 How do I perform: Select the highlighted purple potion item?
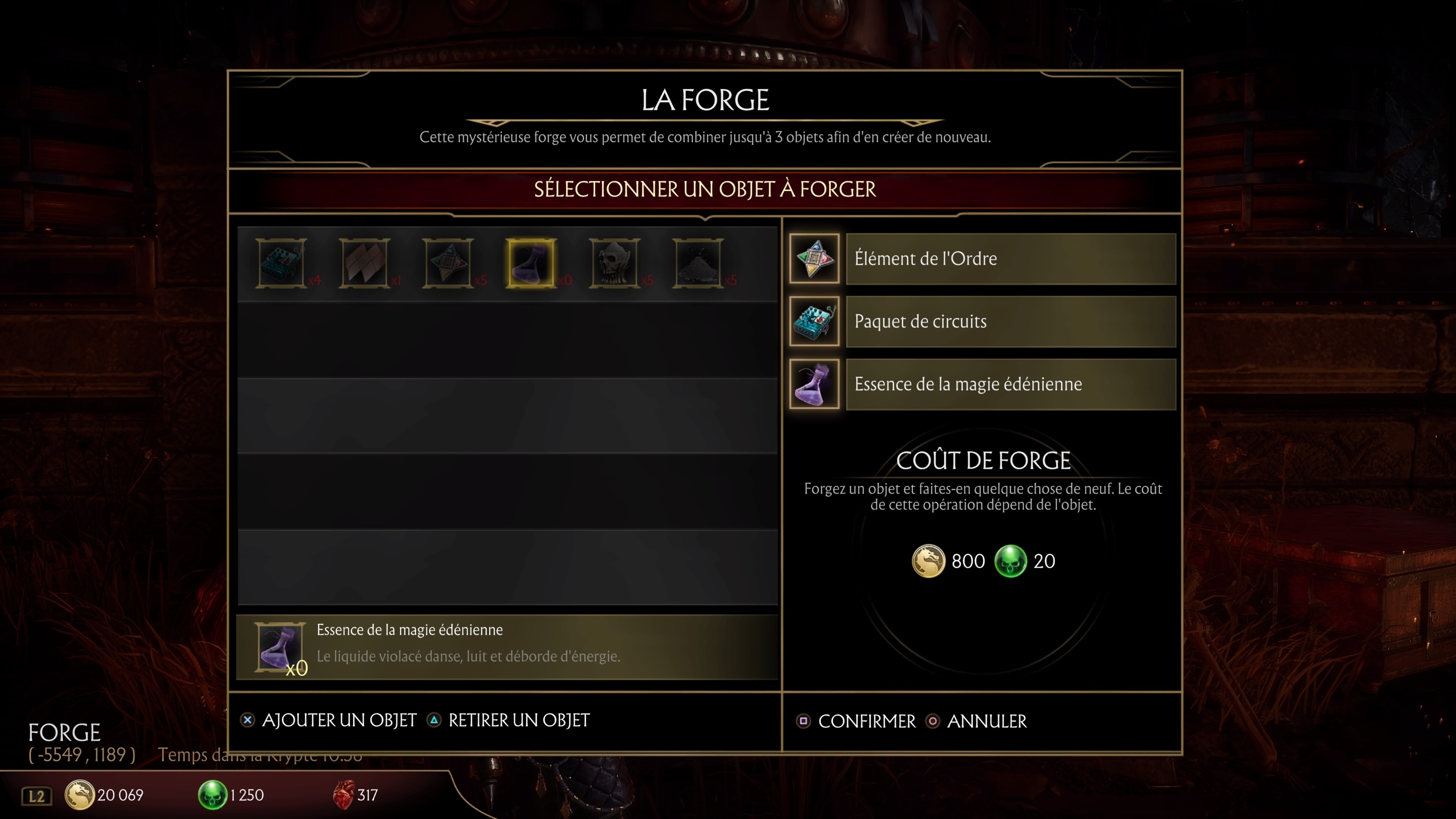coord(531,263)
